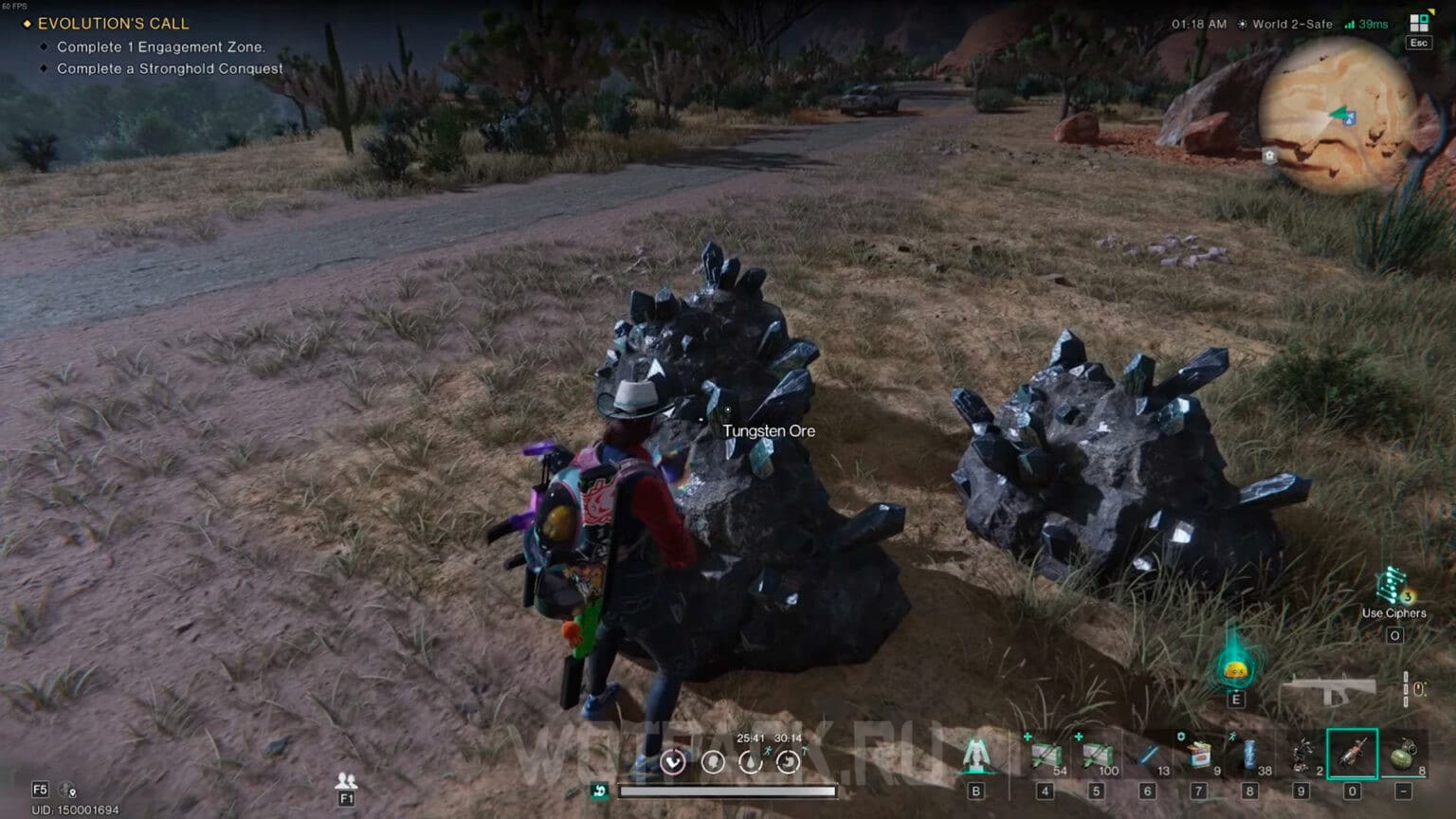Click the objective Complete a Stronghold Conquest
The image size is (1456, 819).
[x=168, y=68]
